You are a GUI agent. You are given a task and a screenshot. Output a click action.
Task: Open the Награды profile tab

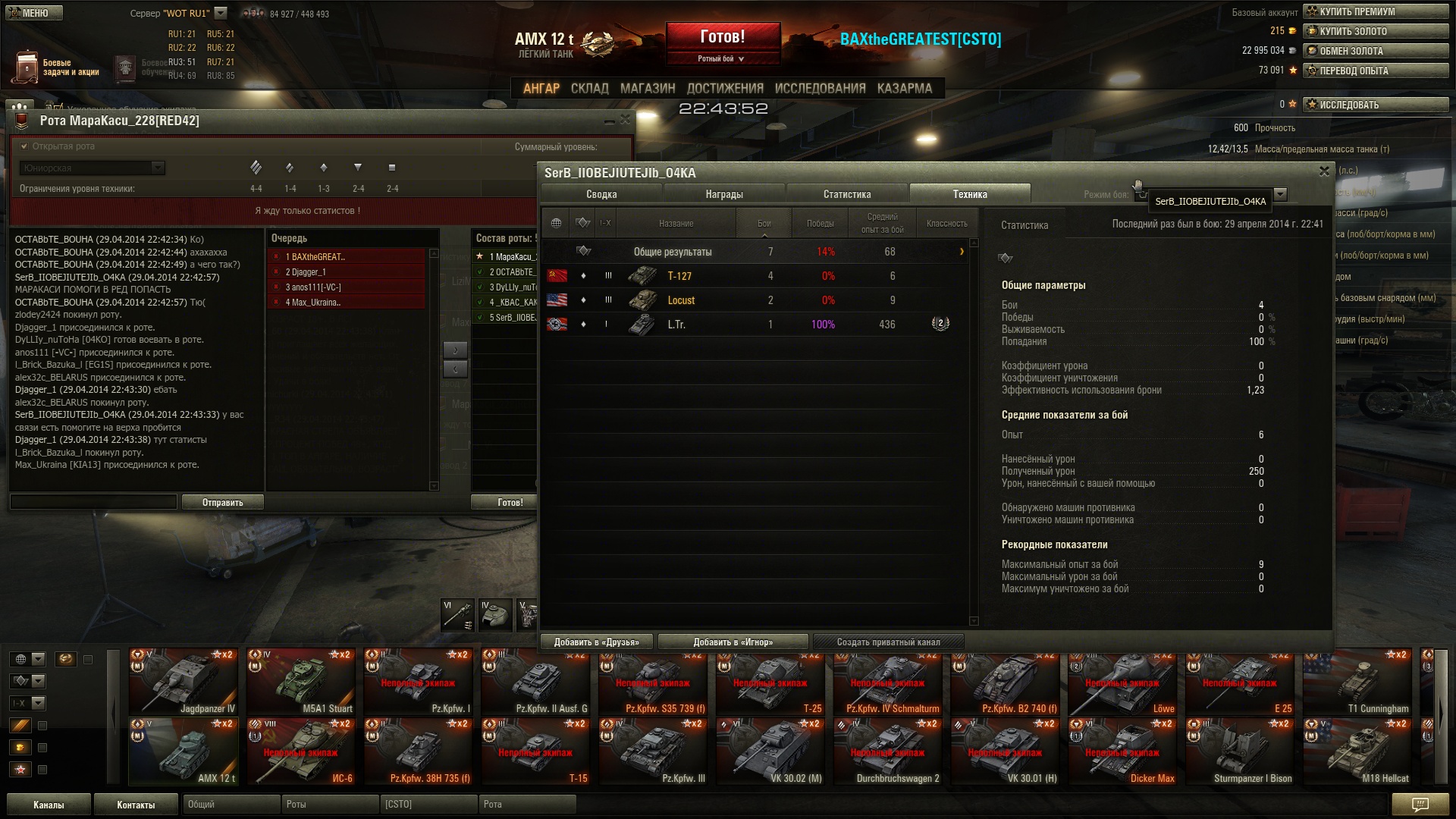point(724,194)
